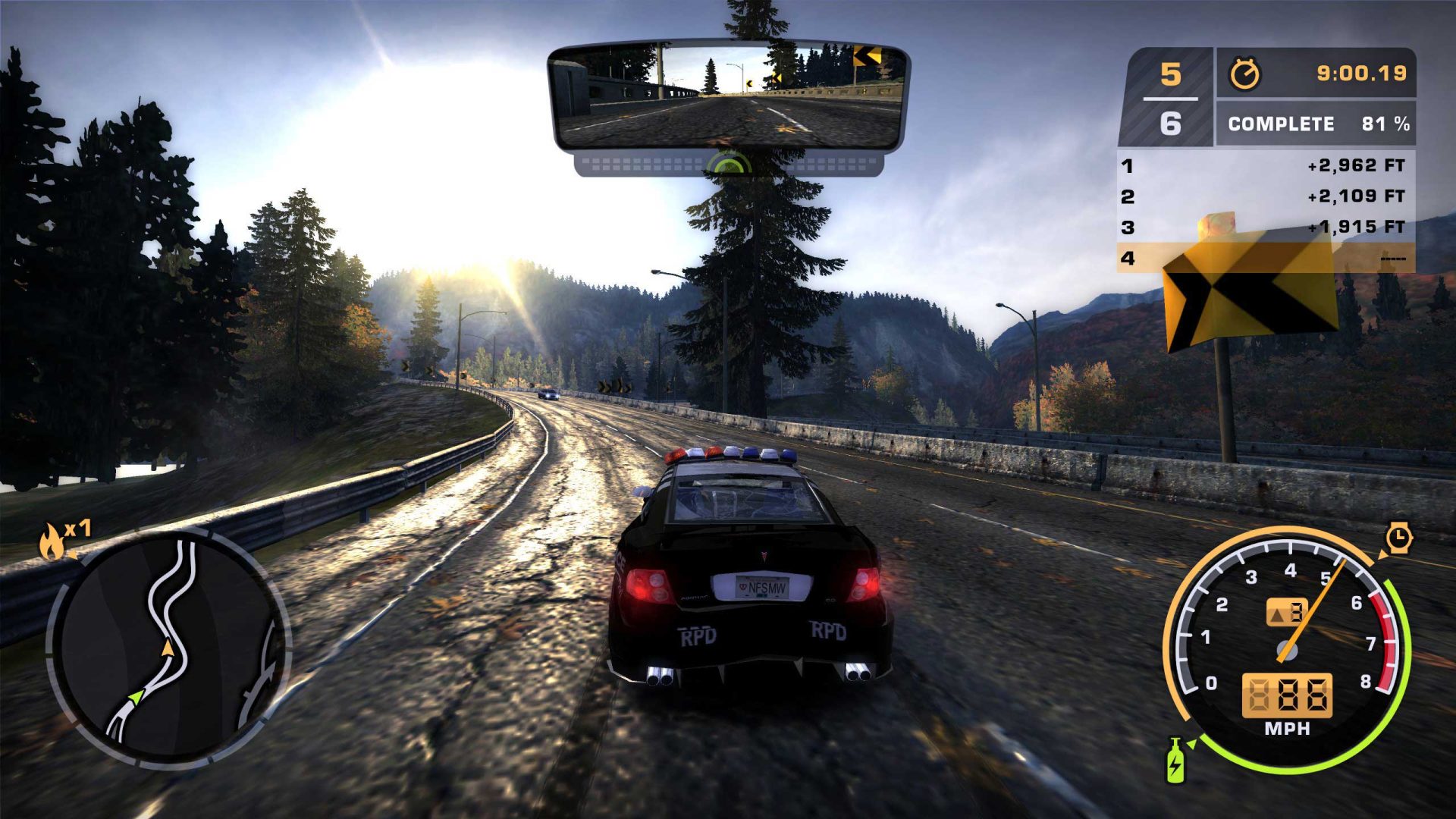Viewport: 1456px width, 819px height.
Task: Select the highlighted fourth place leaderboard row
Action: 1265,259
